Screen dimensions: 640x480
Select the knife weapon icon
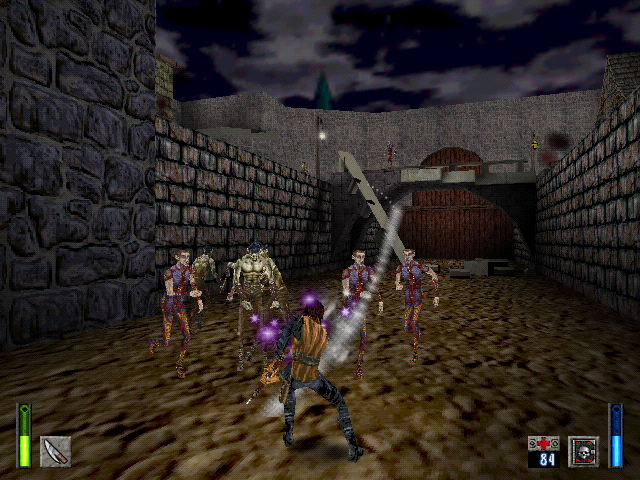tap(55, 451)
